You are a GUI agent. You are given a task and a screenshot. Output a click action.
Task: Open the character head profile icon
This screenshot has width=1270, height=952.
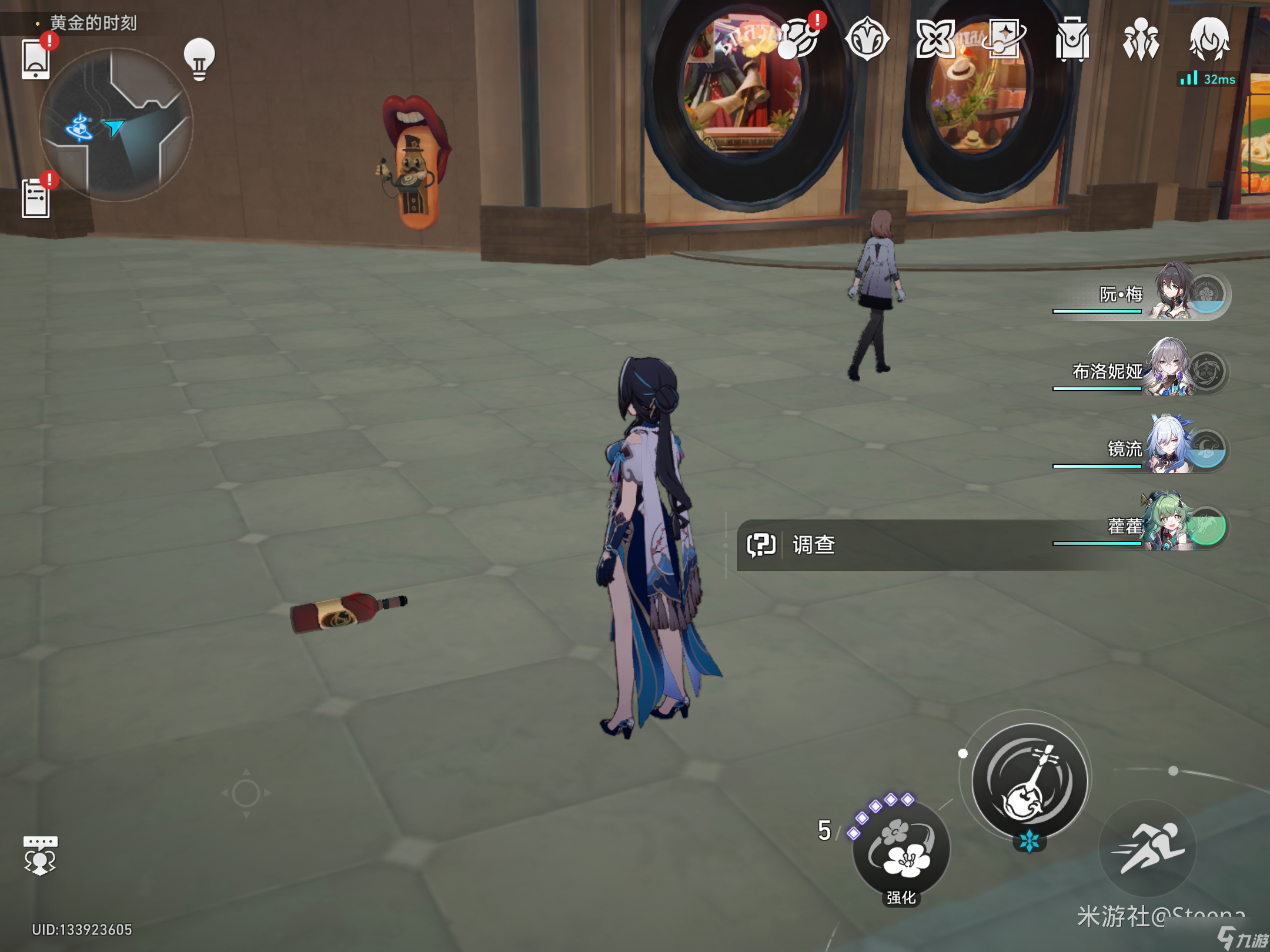(x=1209, y=40)
